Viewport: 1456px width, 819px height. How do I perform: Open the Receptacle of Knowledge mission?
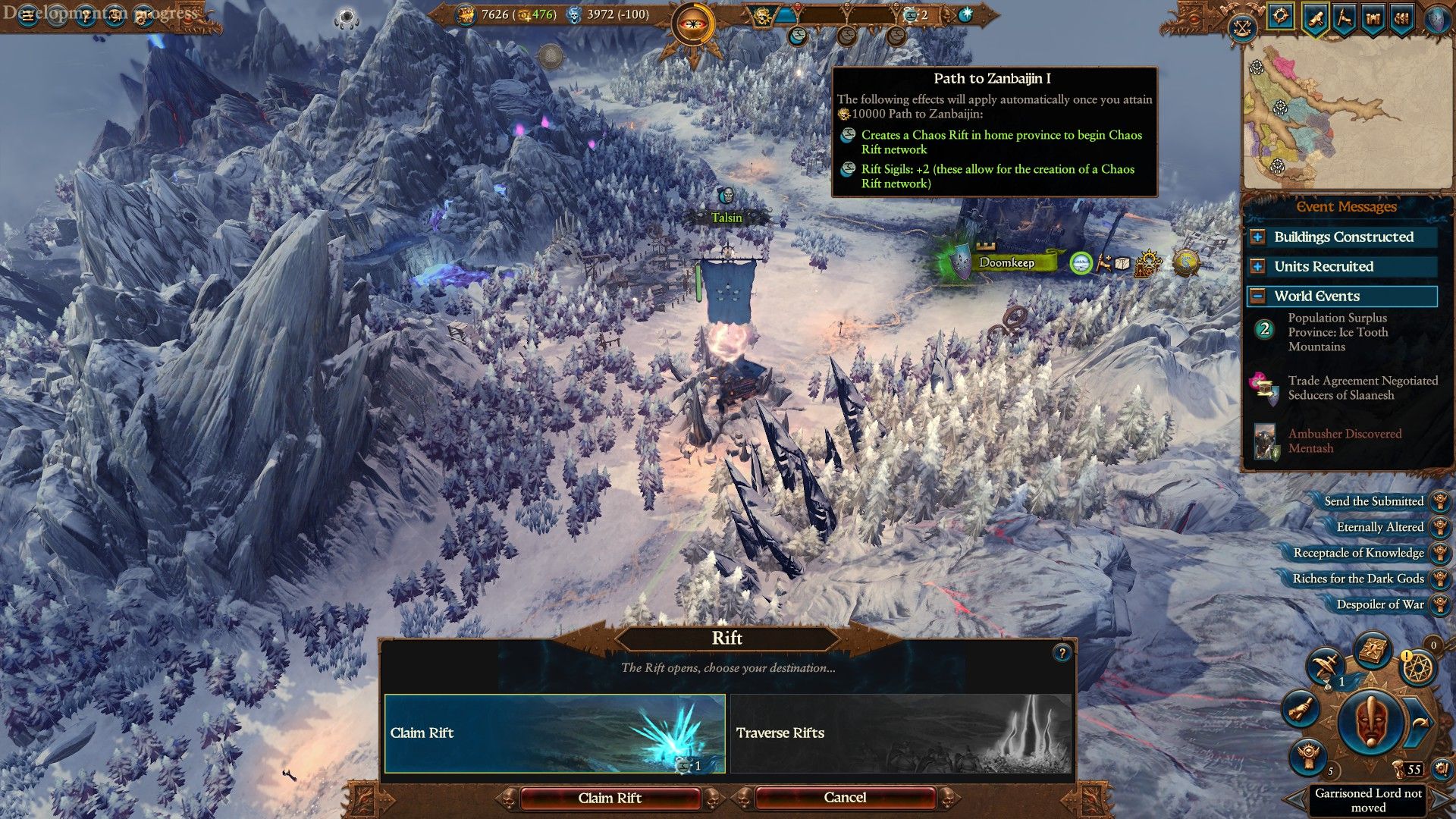pyautogui.click(x=1358, y=553)
